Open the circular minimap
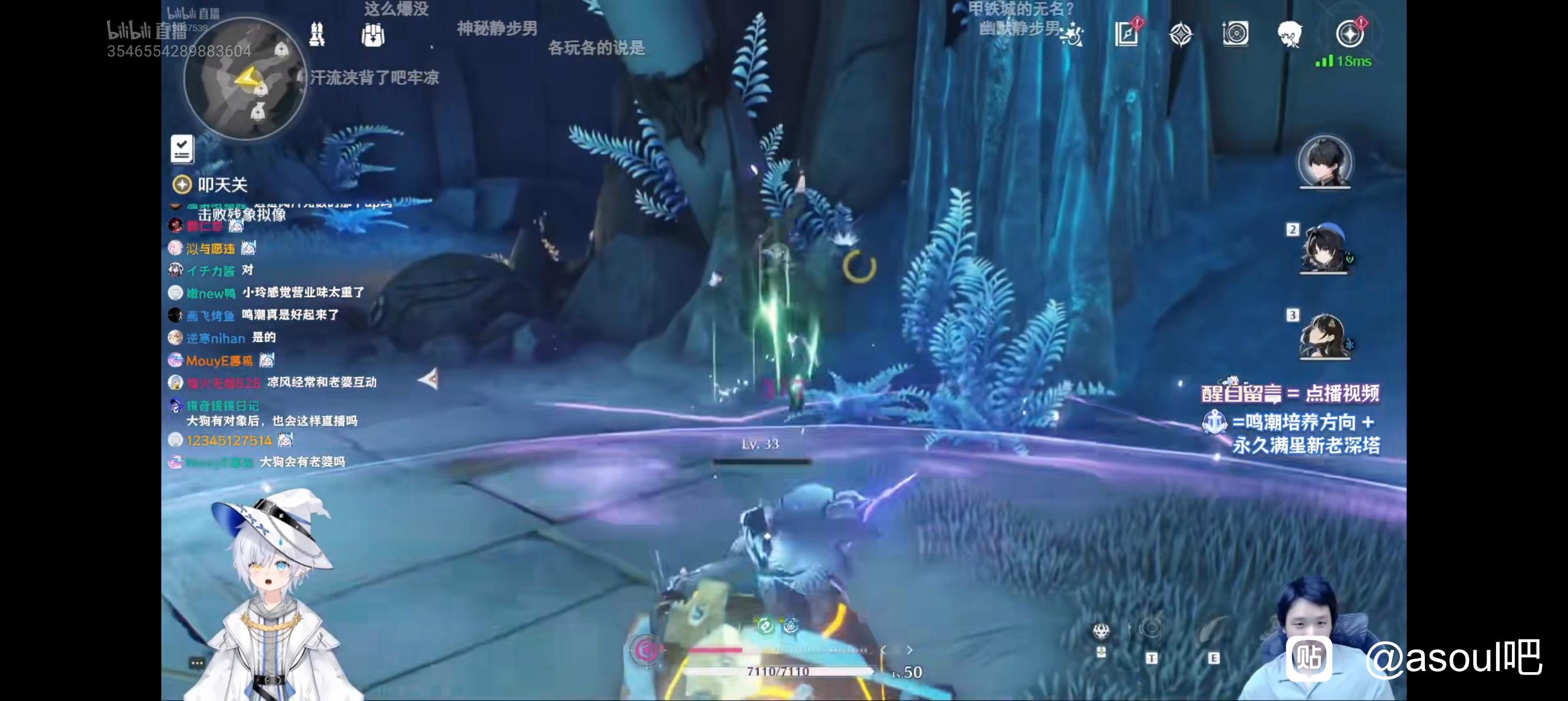This screenshot has width=1568, height=701. 245,78
